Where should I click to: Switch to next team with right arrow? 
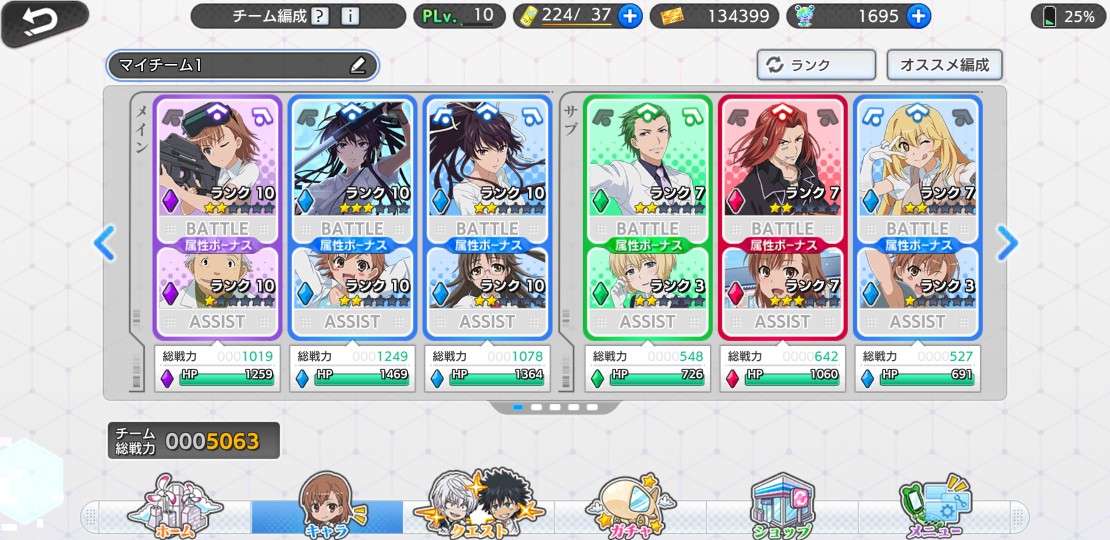click(1007, 242)
